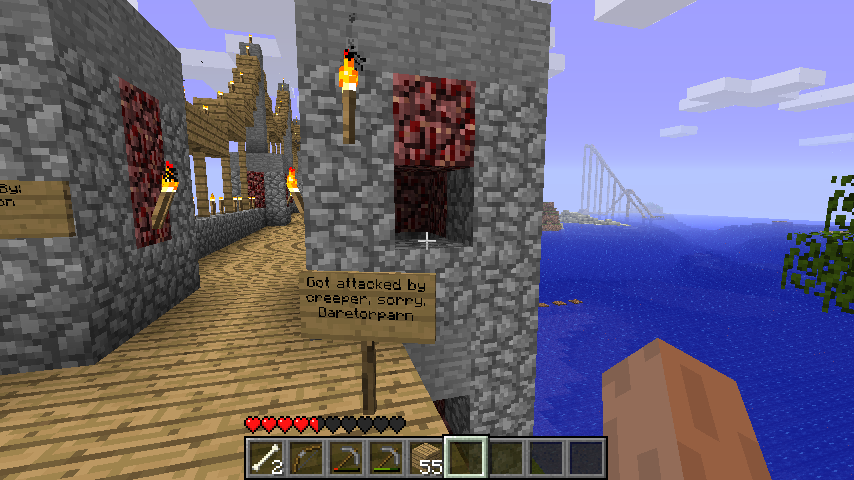Select the bone stack hotbar slot

pyautogui.click(x=266, y=458)
